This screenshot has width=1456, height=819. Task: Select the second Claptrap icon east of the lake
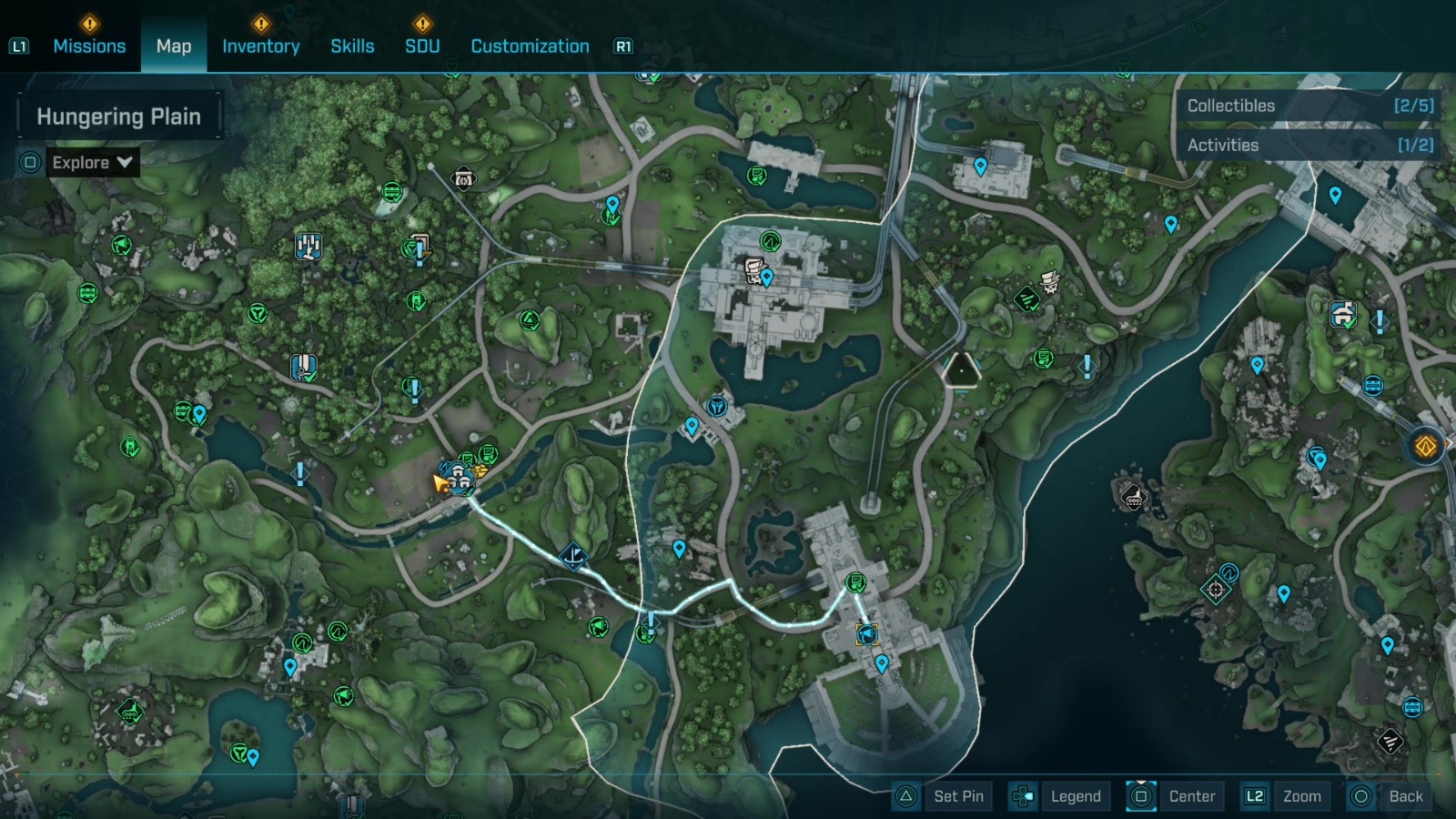coord(1048,282)
